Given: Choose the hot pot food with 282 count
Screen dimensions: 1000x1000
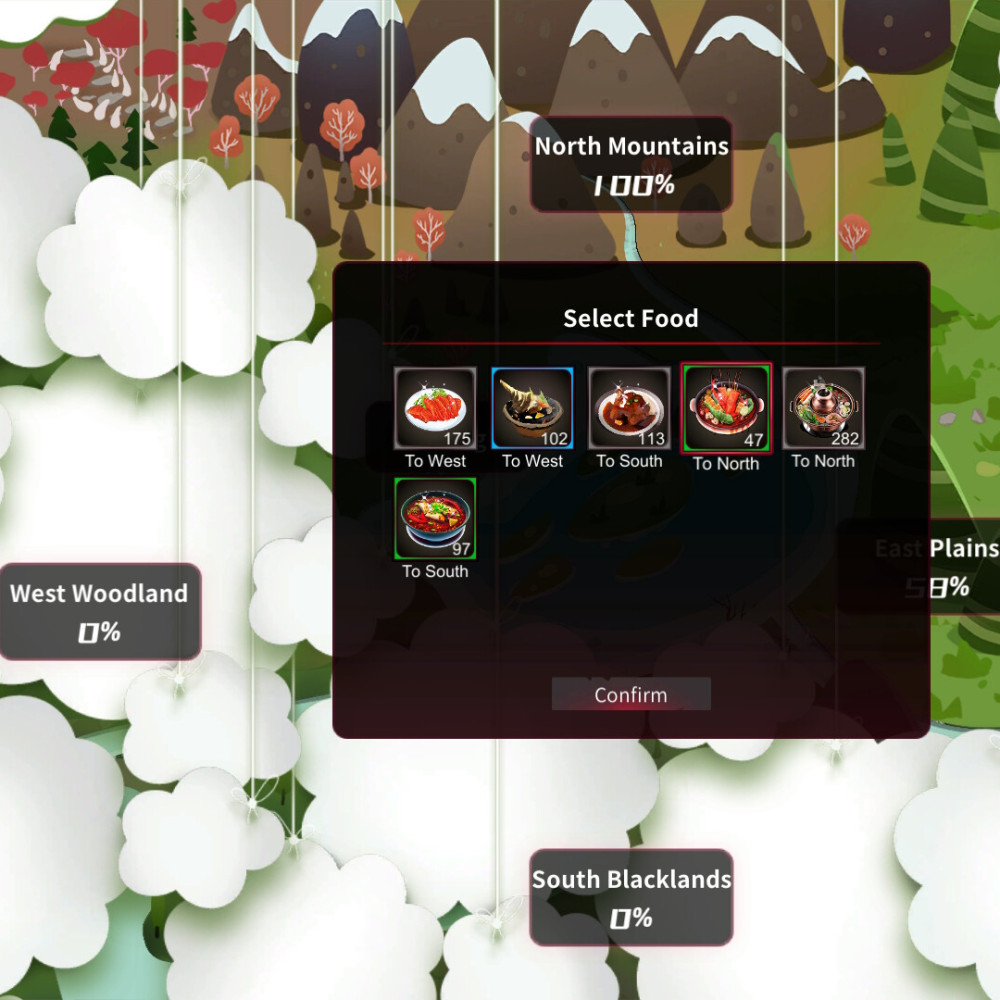Looking at the screenshot, I should (x=823, y=408).
